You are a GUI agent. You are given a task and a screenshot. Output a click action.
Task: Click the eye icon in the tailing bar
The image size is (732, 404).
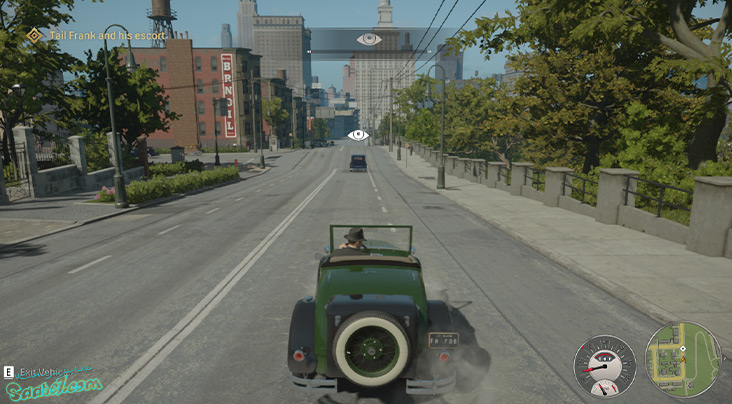[369, 39]
